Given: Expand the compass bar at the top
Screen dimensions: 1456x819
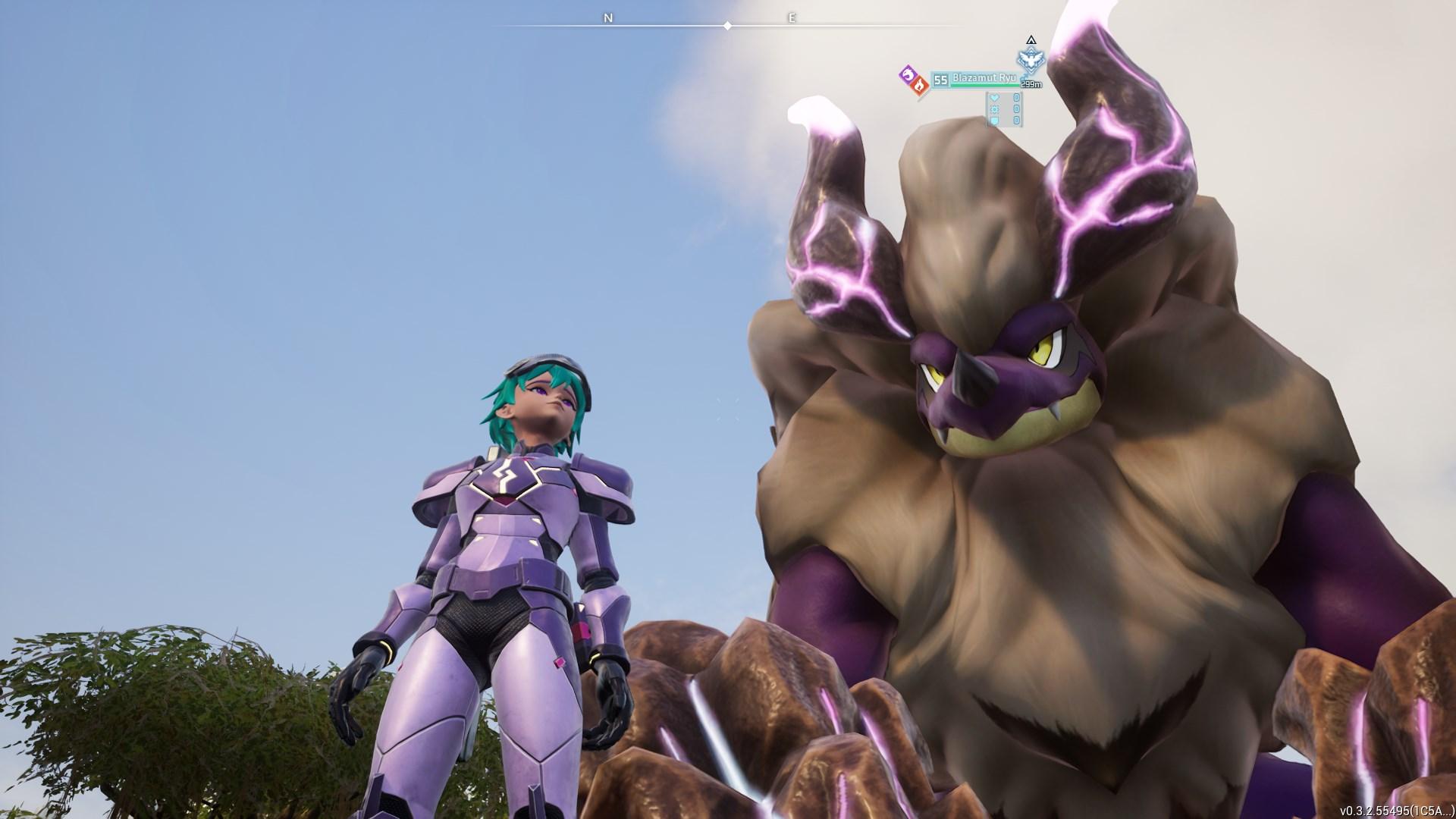Looking at the screenshot, I should tap(728, 25).
